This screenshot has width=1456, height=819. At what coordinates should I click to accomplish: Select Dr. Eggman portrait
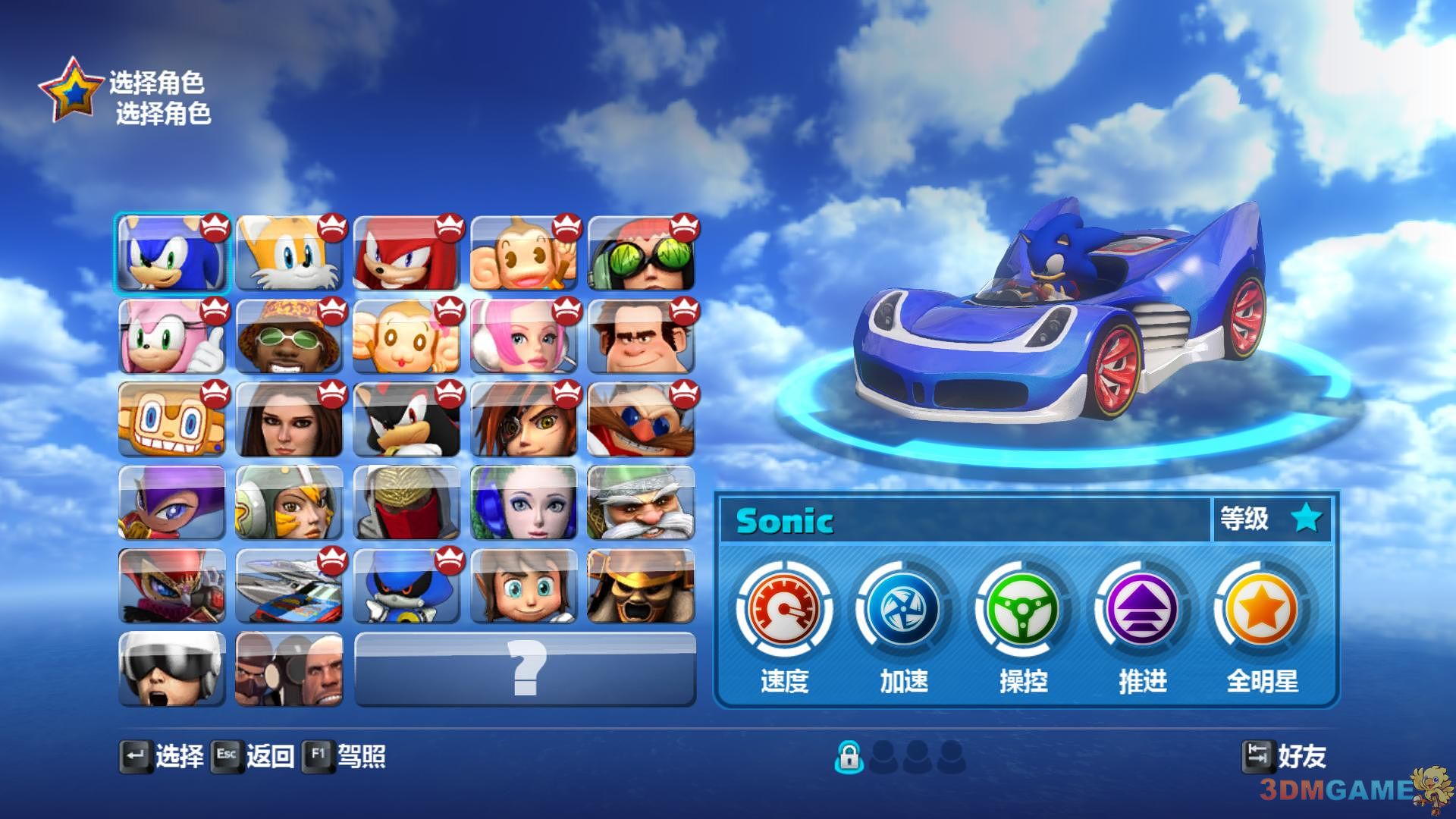pyautogui.click(x=641, y=420)
